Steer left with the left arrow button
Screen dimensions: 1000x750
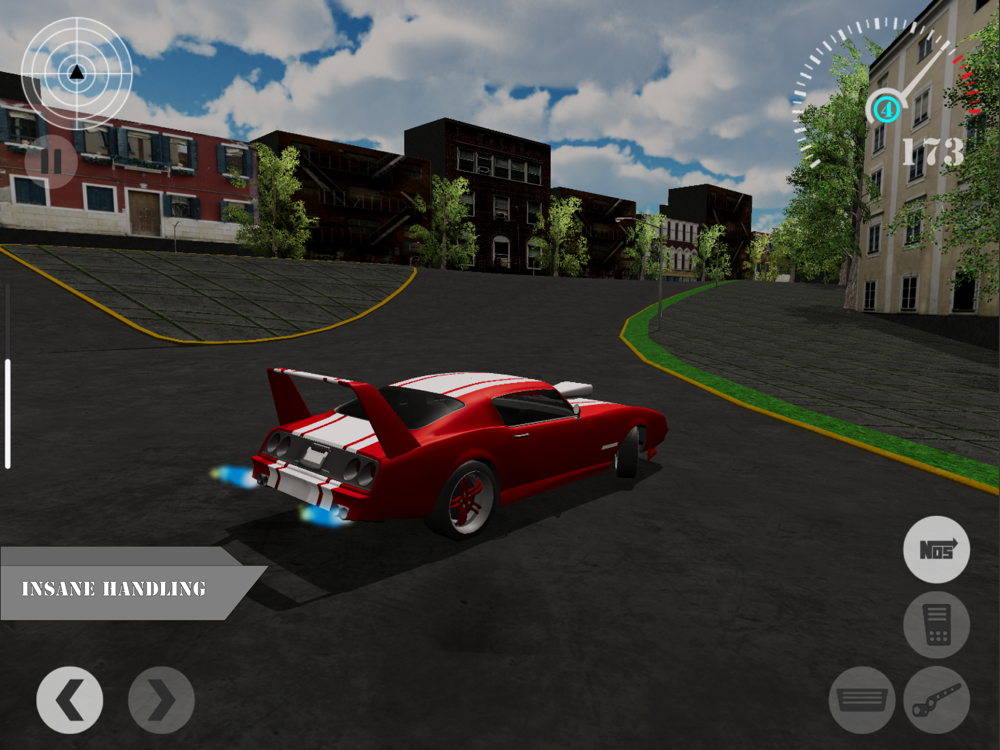[x=70, y=700]
